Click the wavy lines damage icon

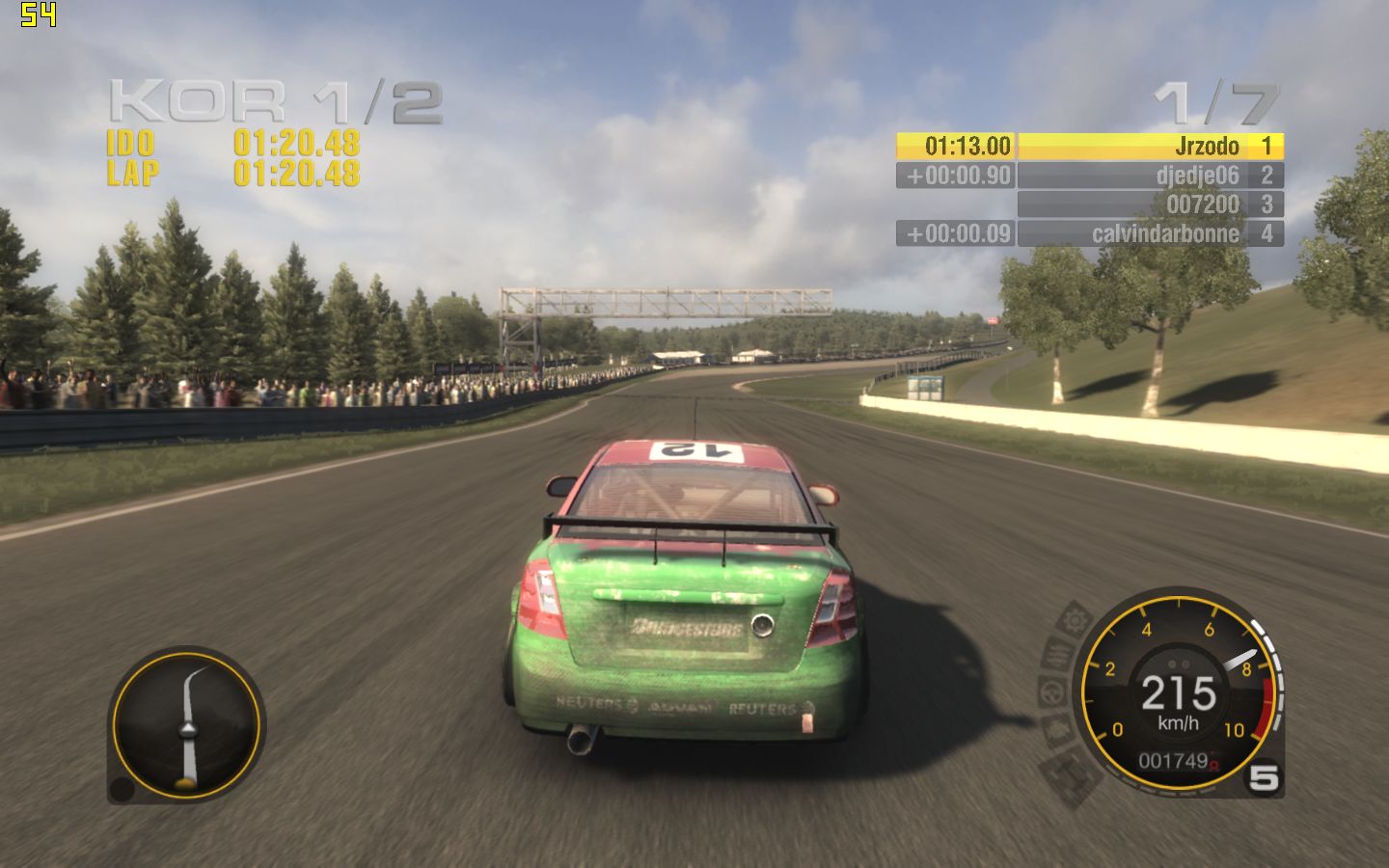click(x=1058, y=655)
